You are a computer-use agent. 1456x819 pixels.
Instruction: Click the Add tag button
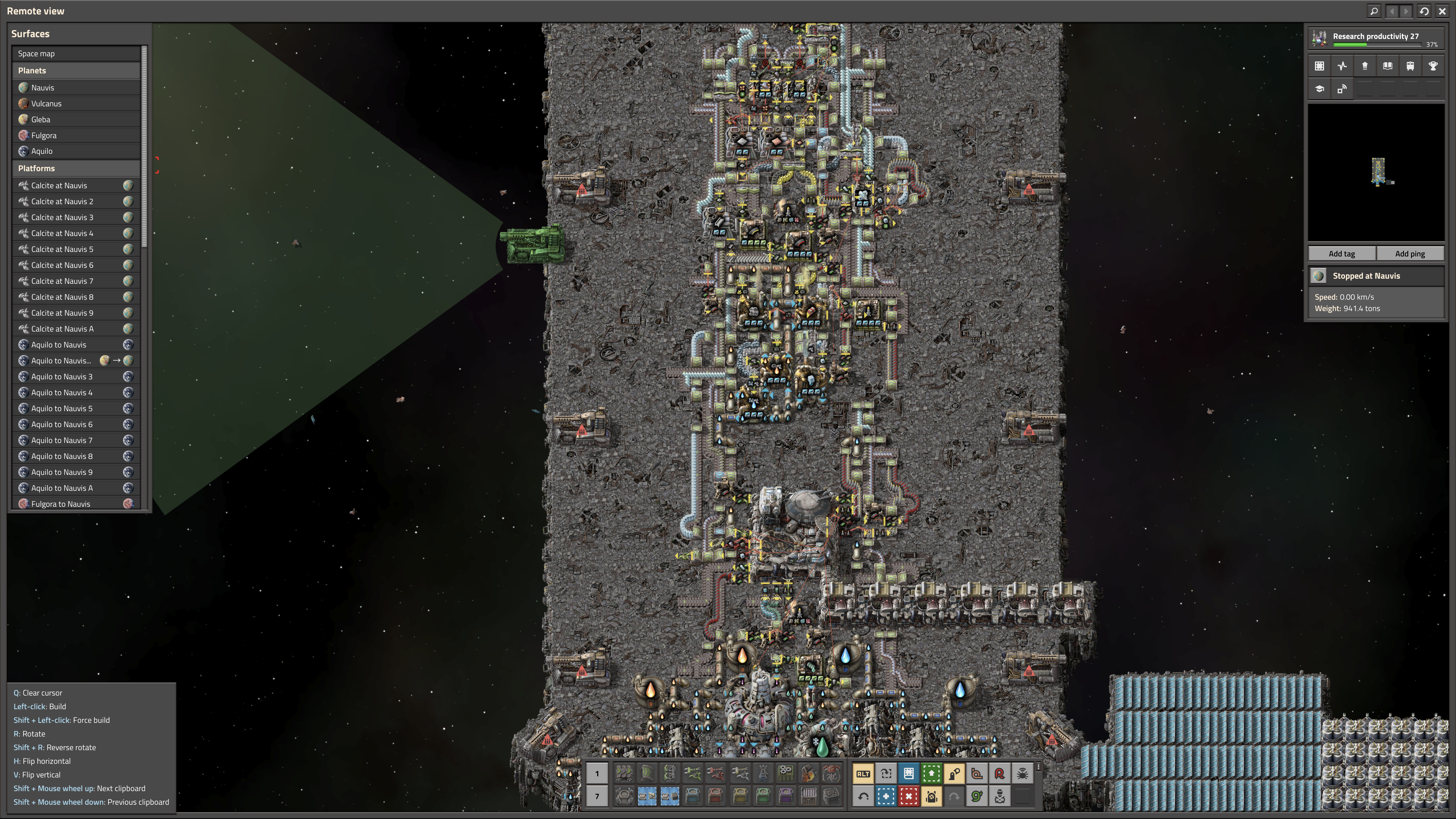1341,254
